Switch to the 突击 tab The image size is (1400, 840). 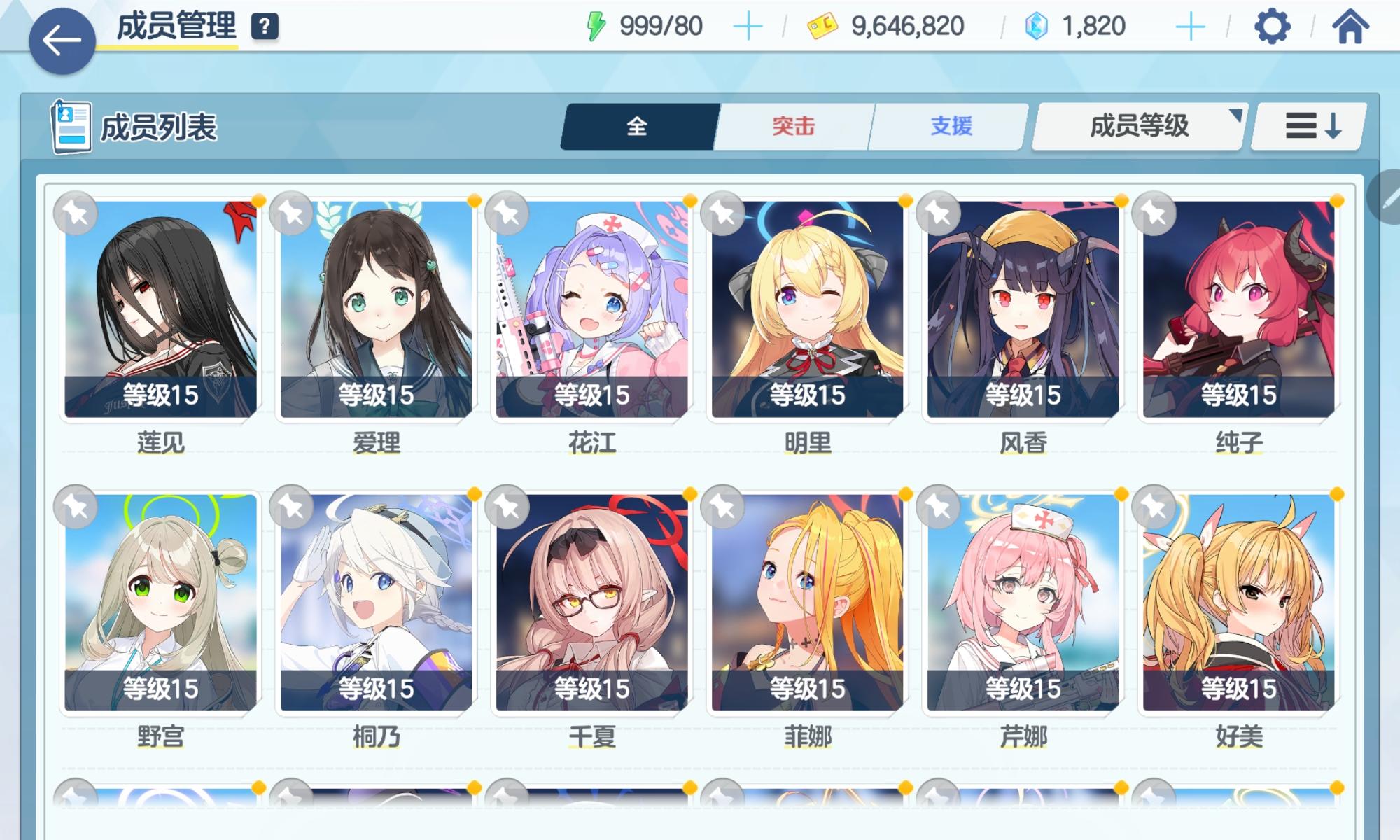pyautogui.click(x=794, y=126)
